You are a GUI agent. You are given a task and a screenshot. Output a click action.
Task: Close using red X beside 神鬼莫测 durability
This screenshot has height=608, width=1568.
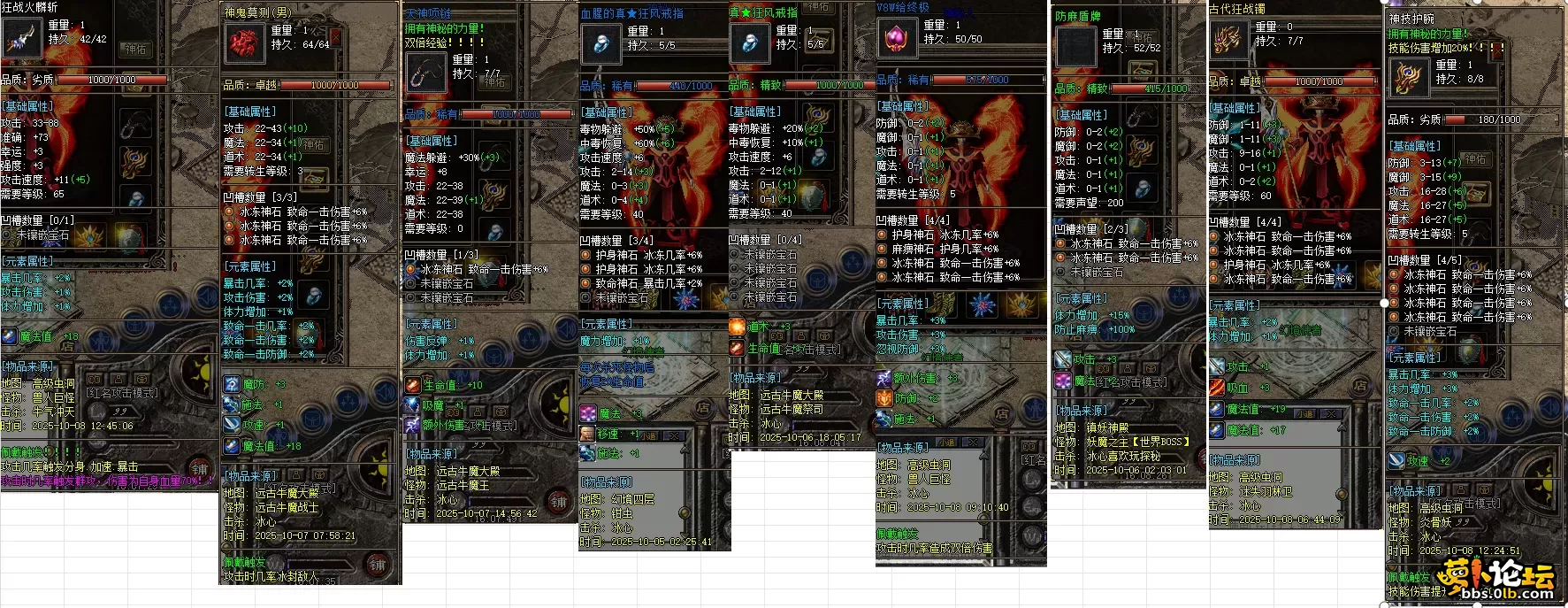[336, 37]
